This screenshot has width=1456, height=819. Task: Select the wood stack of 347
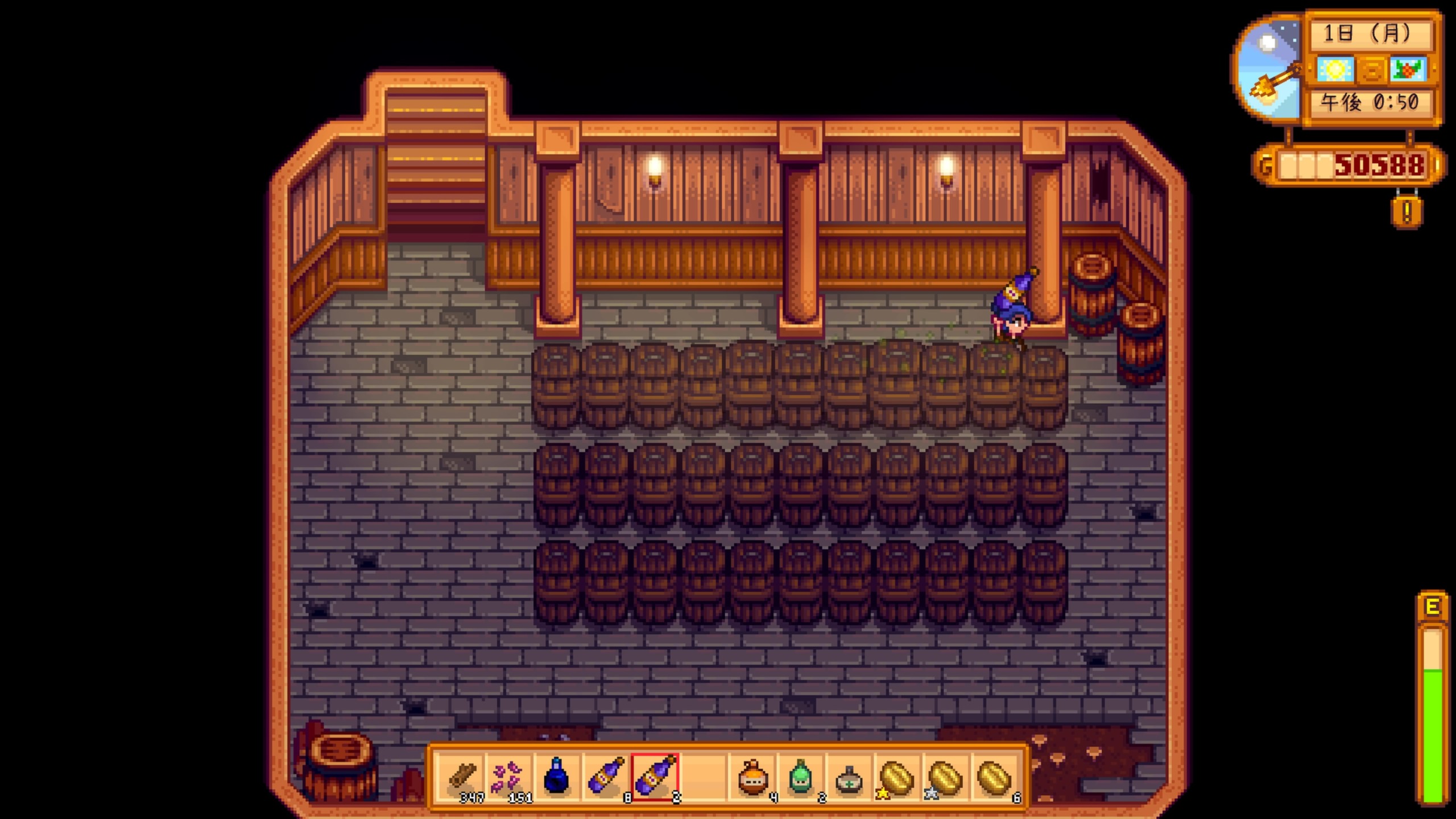462,777
